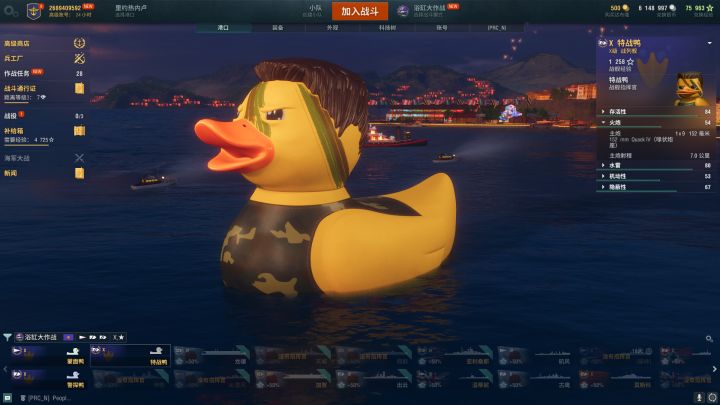Open the settings gear menu
Viewport: 720px width, 405px height.
click(x=11, y=11)
